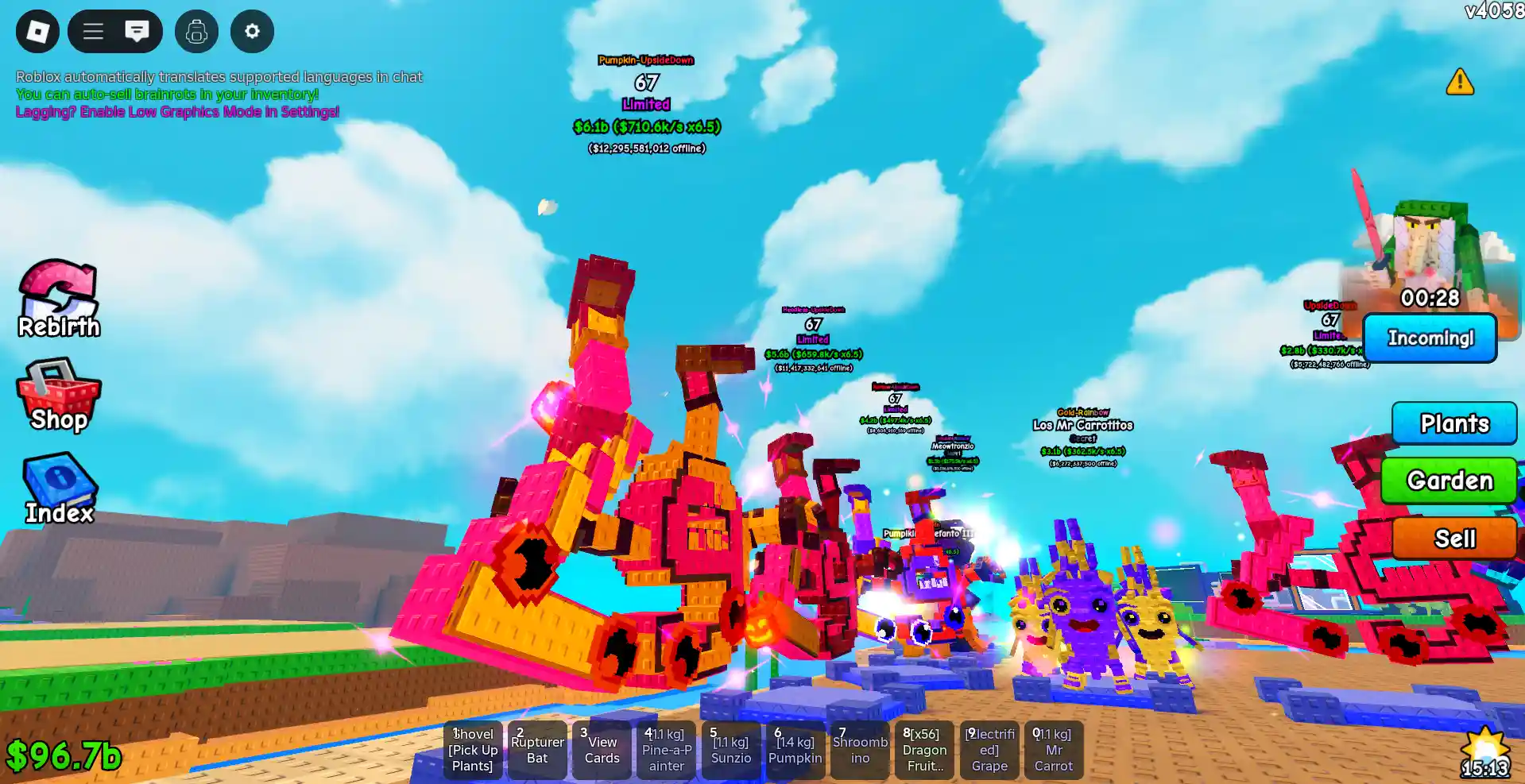The height and width of the screenshot is (784, 1525).
Task: Equip the Electrified Grape
Action: pyautogui.click(x=989, y=750)
